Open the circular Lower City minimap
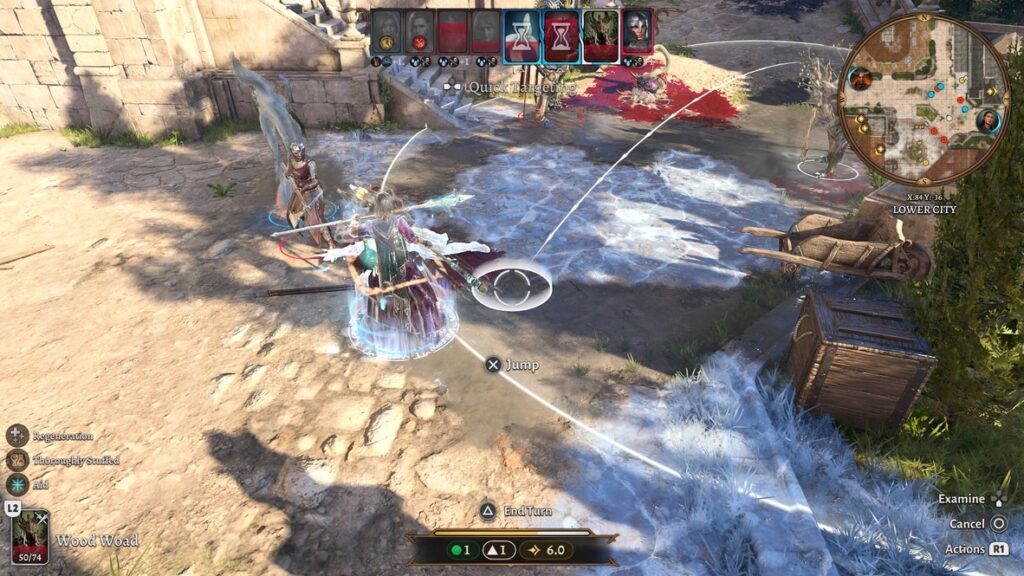1024x576 pixels. [923, 99]
